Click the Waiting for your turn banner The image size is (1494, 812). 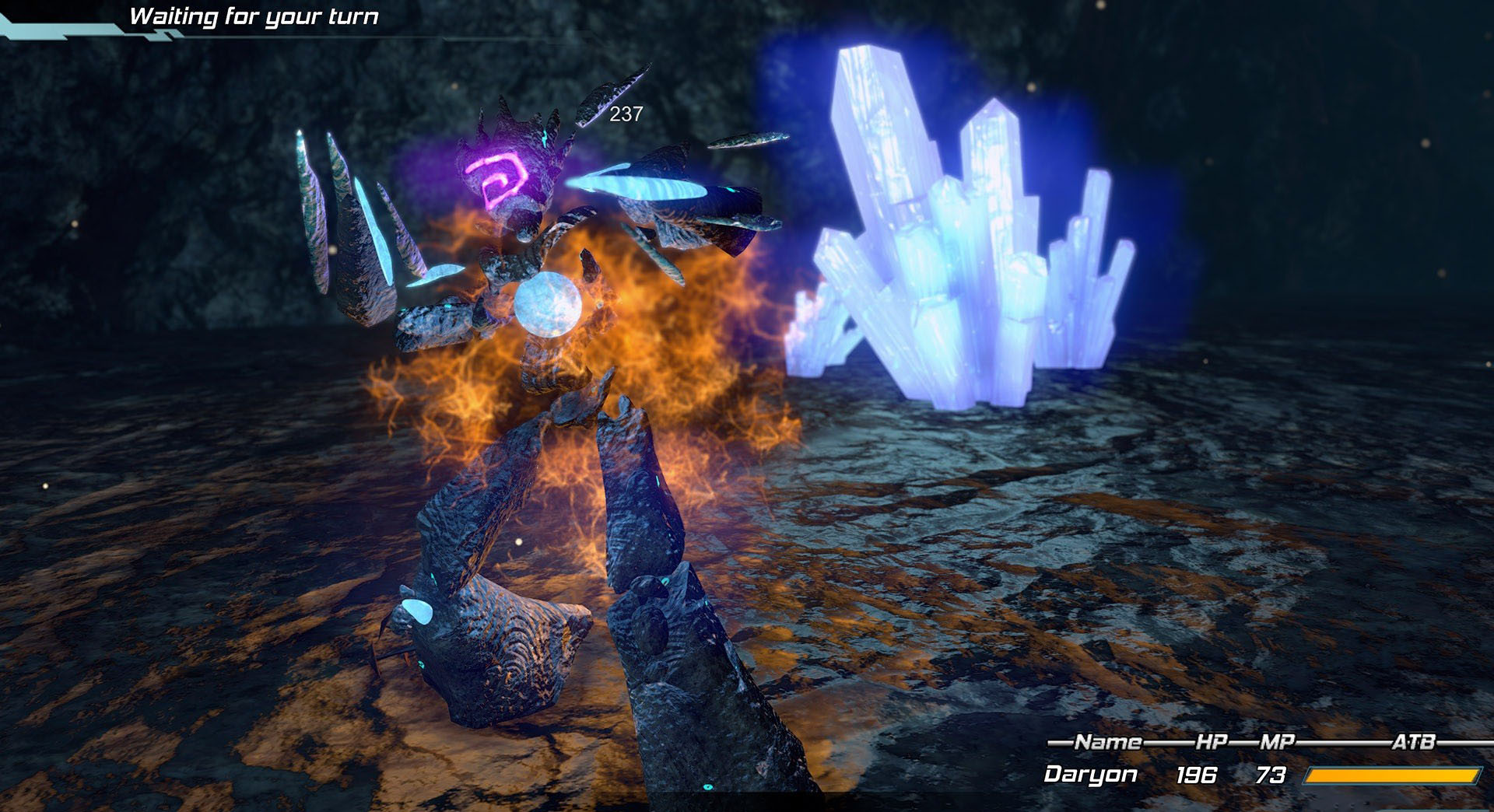click(x=257, y=16)
